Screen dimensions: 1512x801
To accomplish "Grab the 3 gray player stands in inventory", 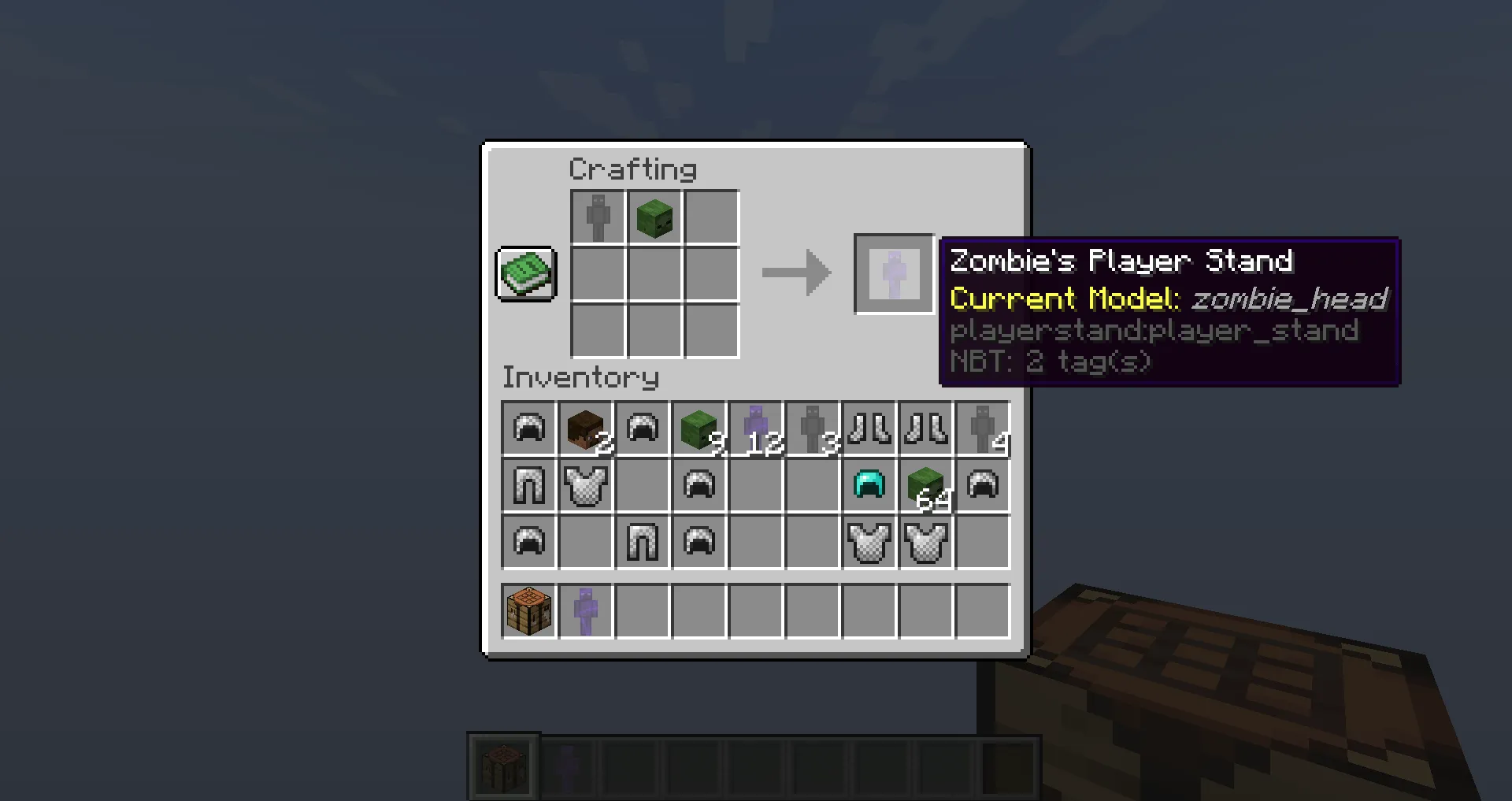I will click(813, 429).
